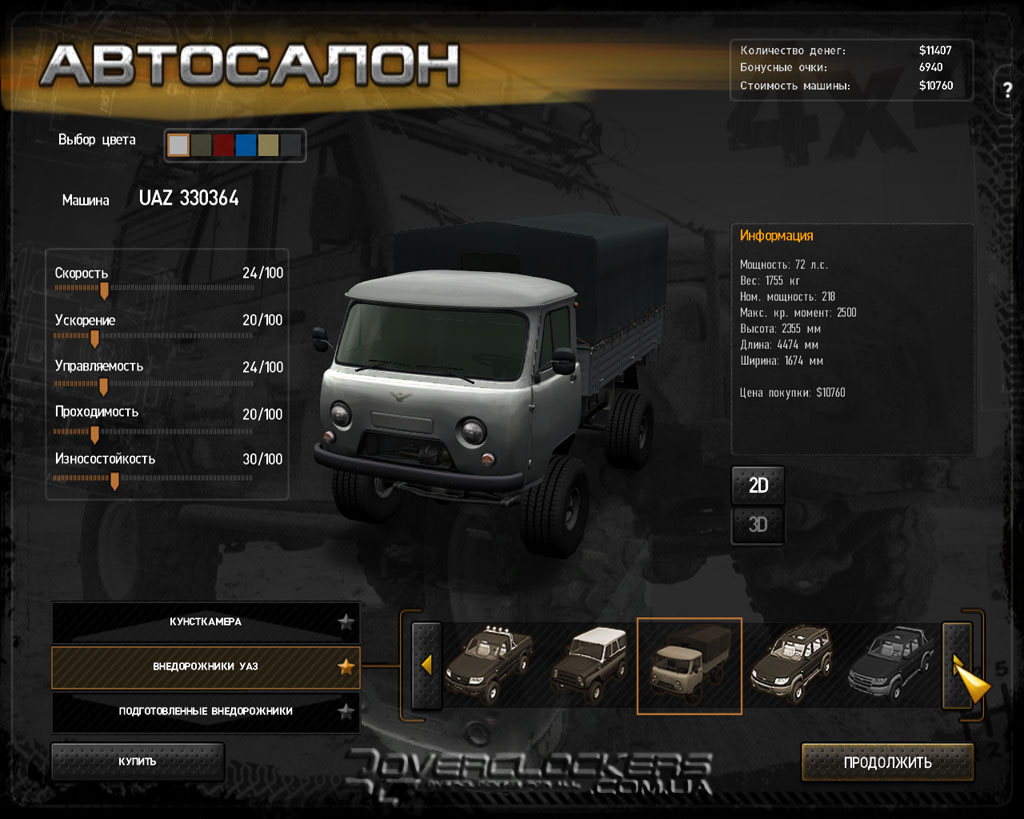1024x819 pixels.
Task: Select the dark red color swatch
Action: tap(223, 145)
